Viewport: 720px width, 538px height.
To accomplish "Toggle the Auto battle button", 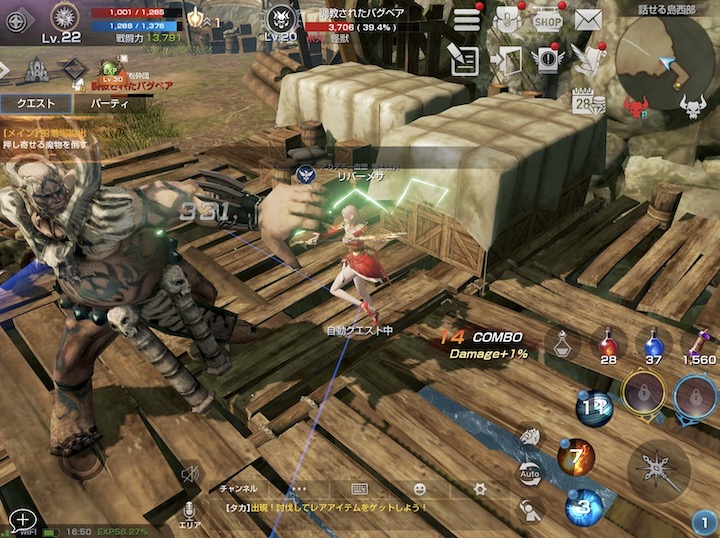I will pyautogui.click(x=529, y=474).
